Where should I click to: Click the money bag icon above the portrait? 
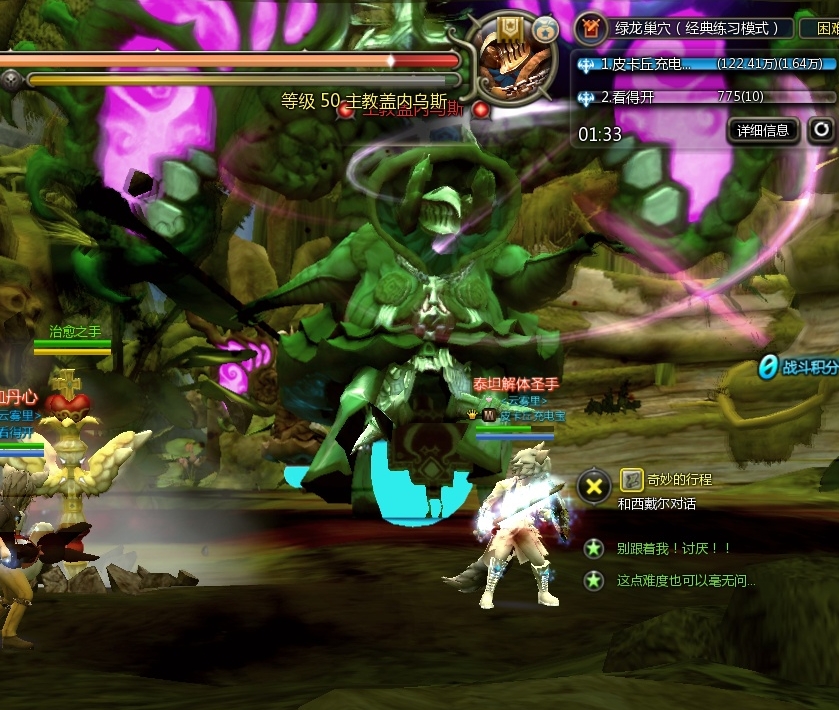[545, 27]
